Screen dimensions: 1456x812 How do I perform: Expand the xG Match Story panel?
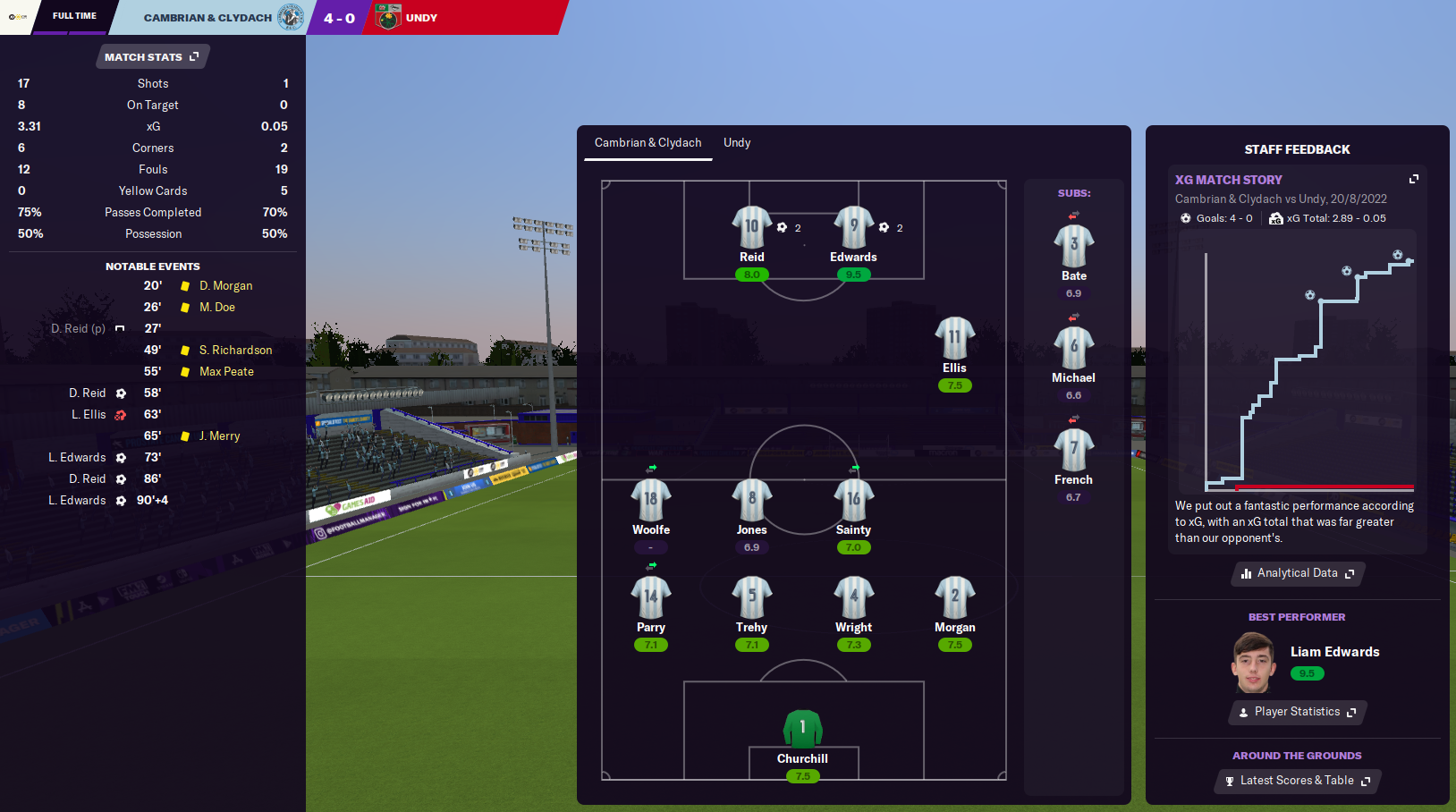(x=1414, y=180)
